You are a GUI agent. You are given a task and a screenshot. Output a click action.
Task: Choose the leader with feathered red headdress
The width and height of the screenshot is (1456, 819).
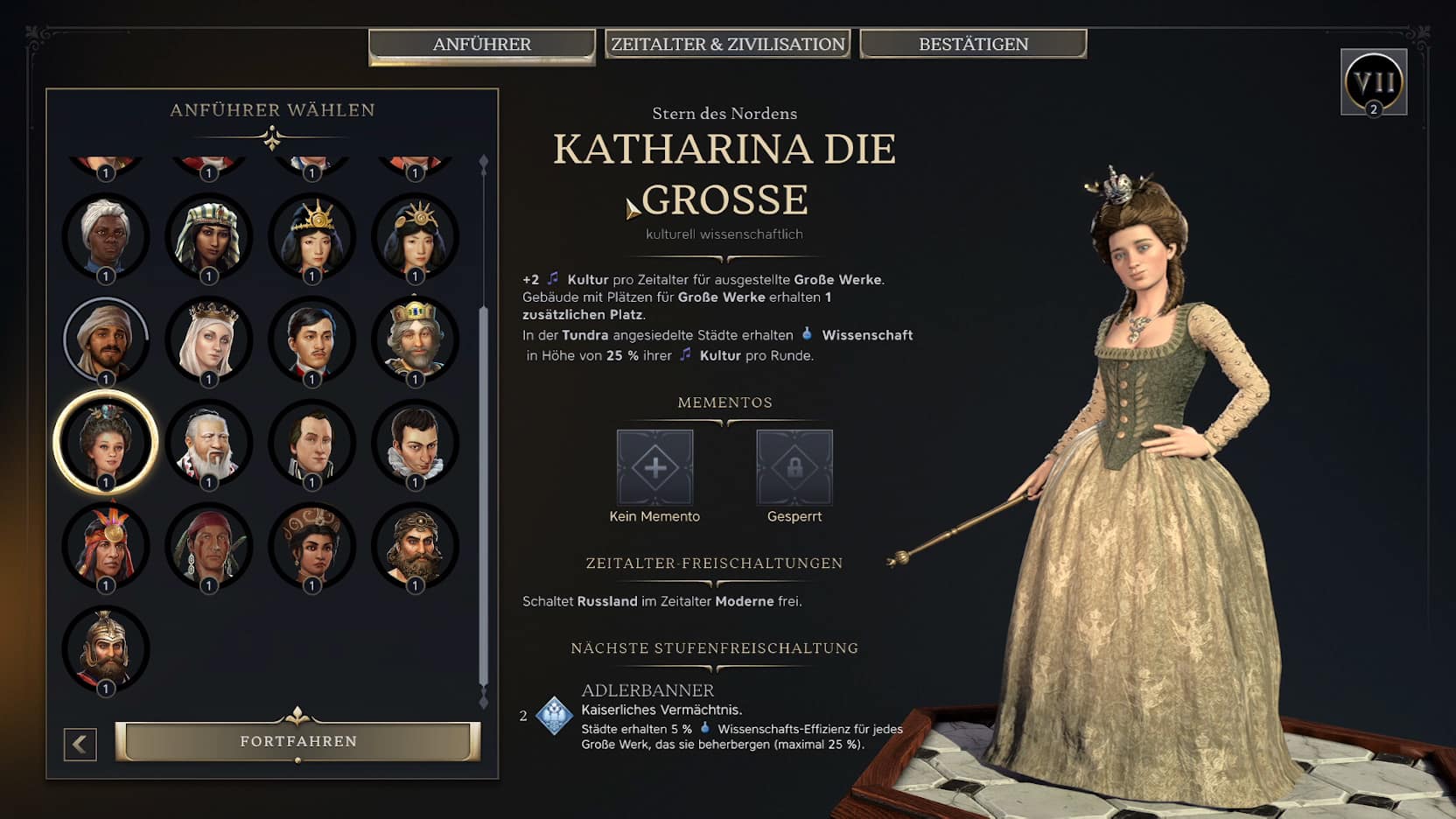click(106, 544)
